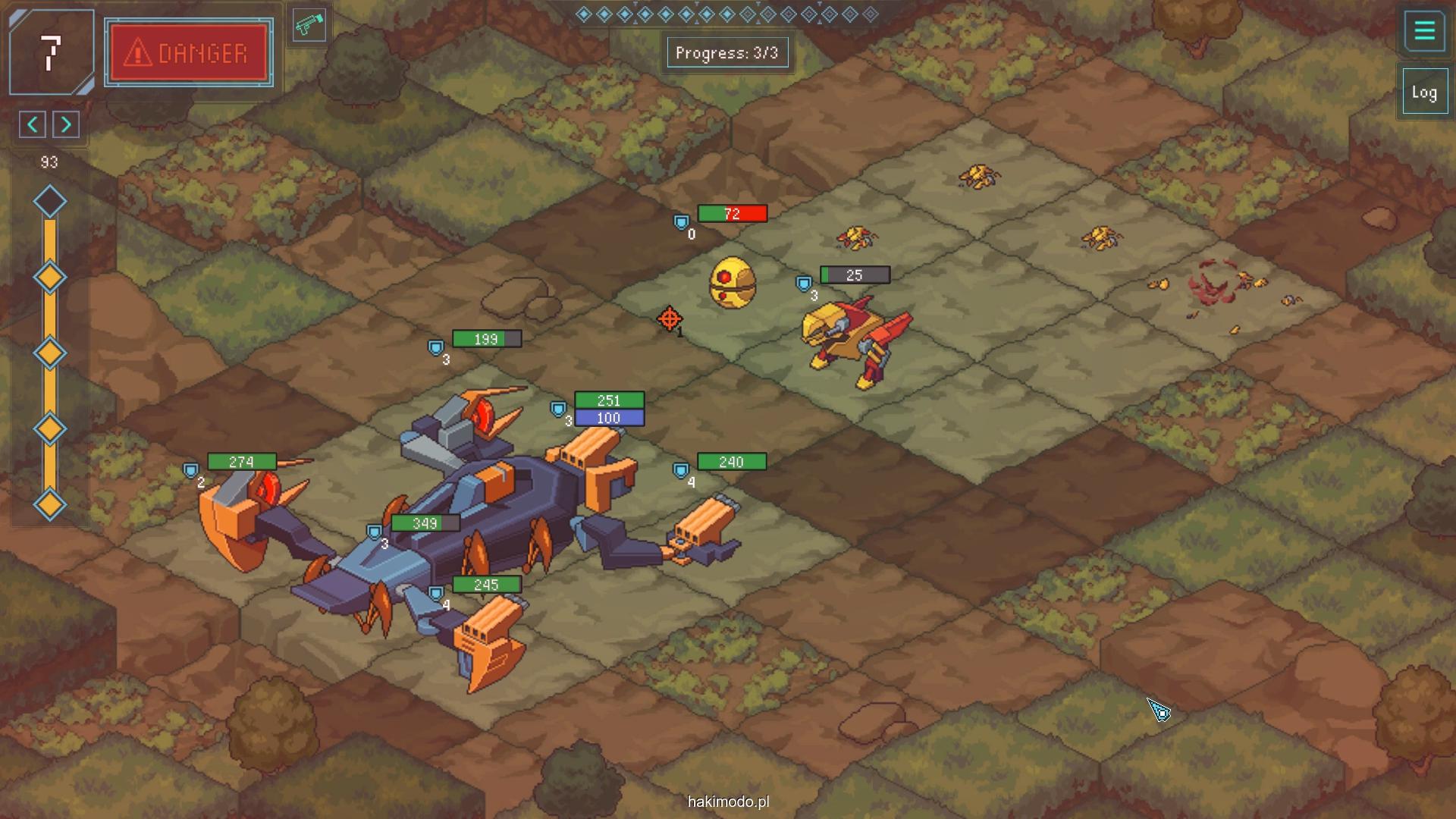Open the hamburger menu

1424,31
